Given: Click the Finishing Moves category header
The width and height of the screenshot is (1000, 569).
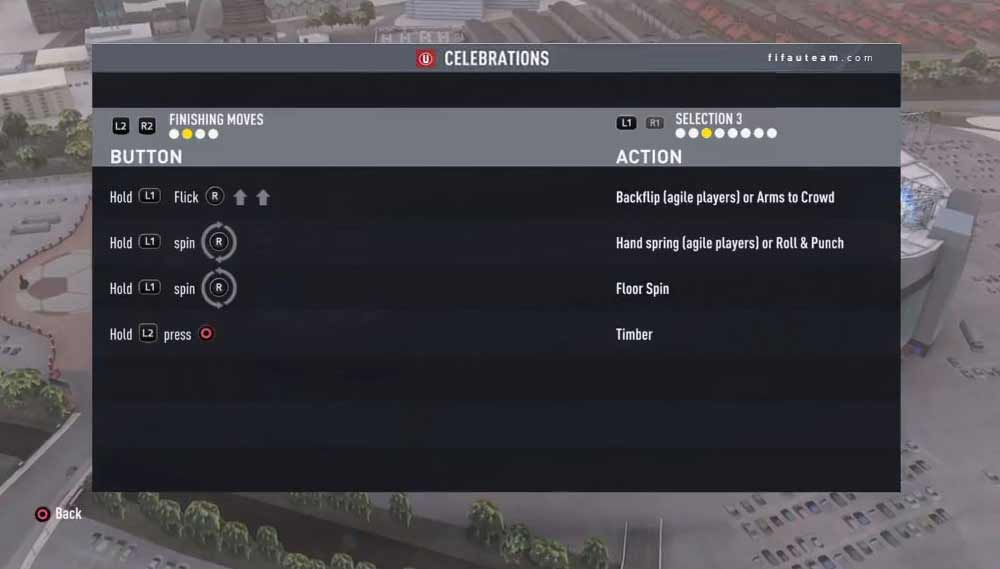Looking at the screenshot, I should tap(216, 119).
